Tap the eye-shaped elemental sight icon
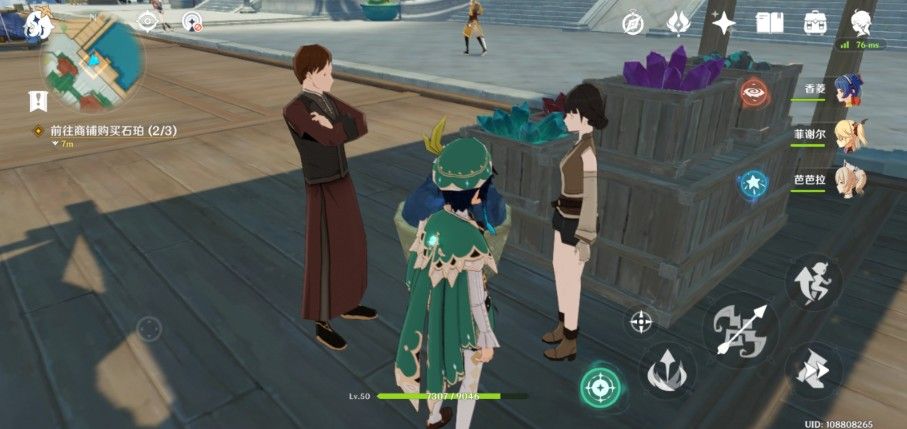The height and width of the screenshot is (429, 907). 148,20
